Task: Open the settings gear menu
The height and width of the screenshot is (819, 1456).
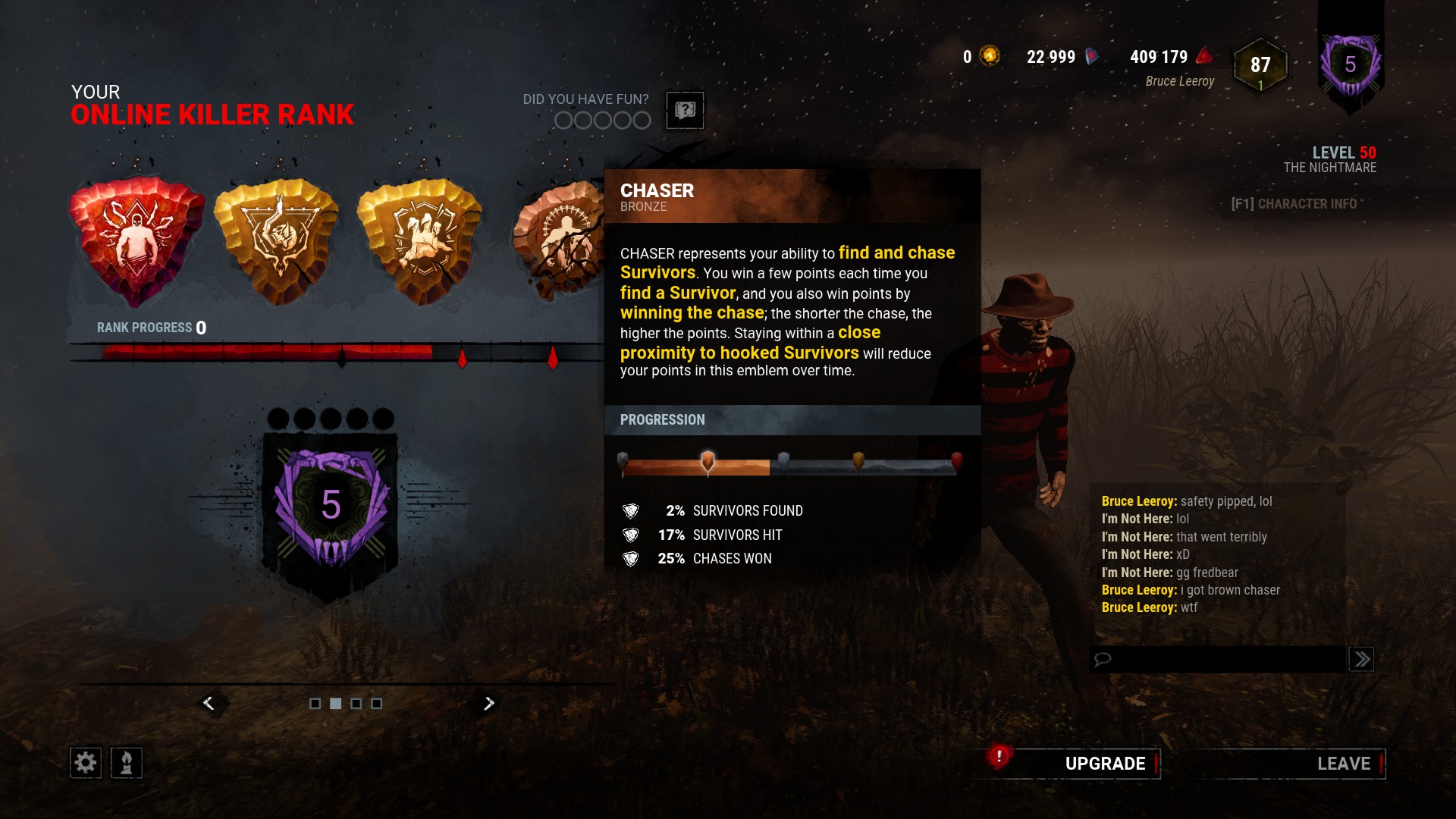Action: pyautogui.click(x=86, y=763)
